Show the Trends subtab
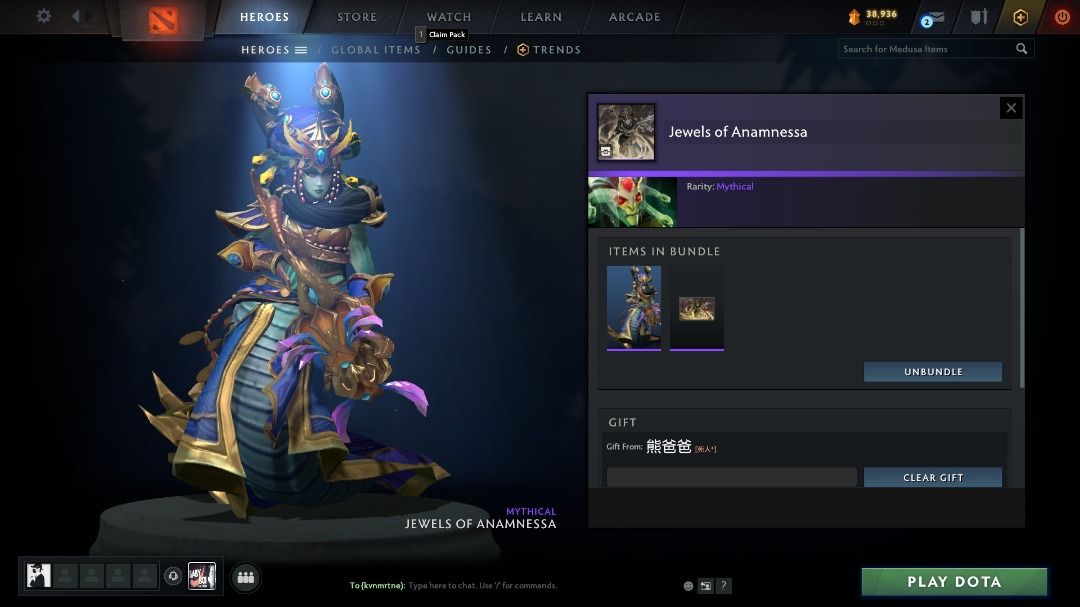This screenshot has width=1080, height=607. [x=549, y=50]
